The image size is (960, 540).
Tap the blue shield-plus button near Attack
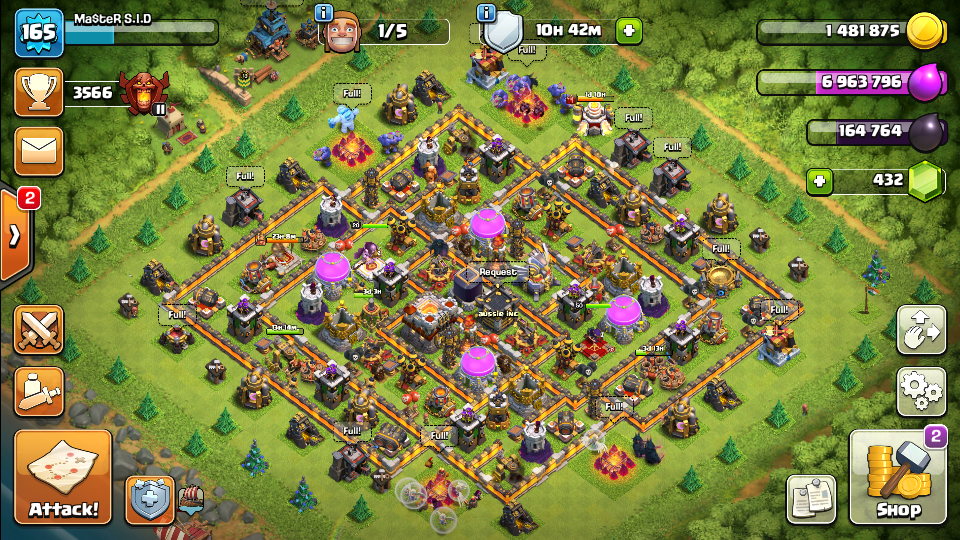click(149, 499)
